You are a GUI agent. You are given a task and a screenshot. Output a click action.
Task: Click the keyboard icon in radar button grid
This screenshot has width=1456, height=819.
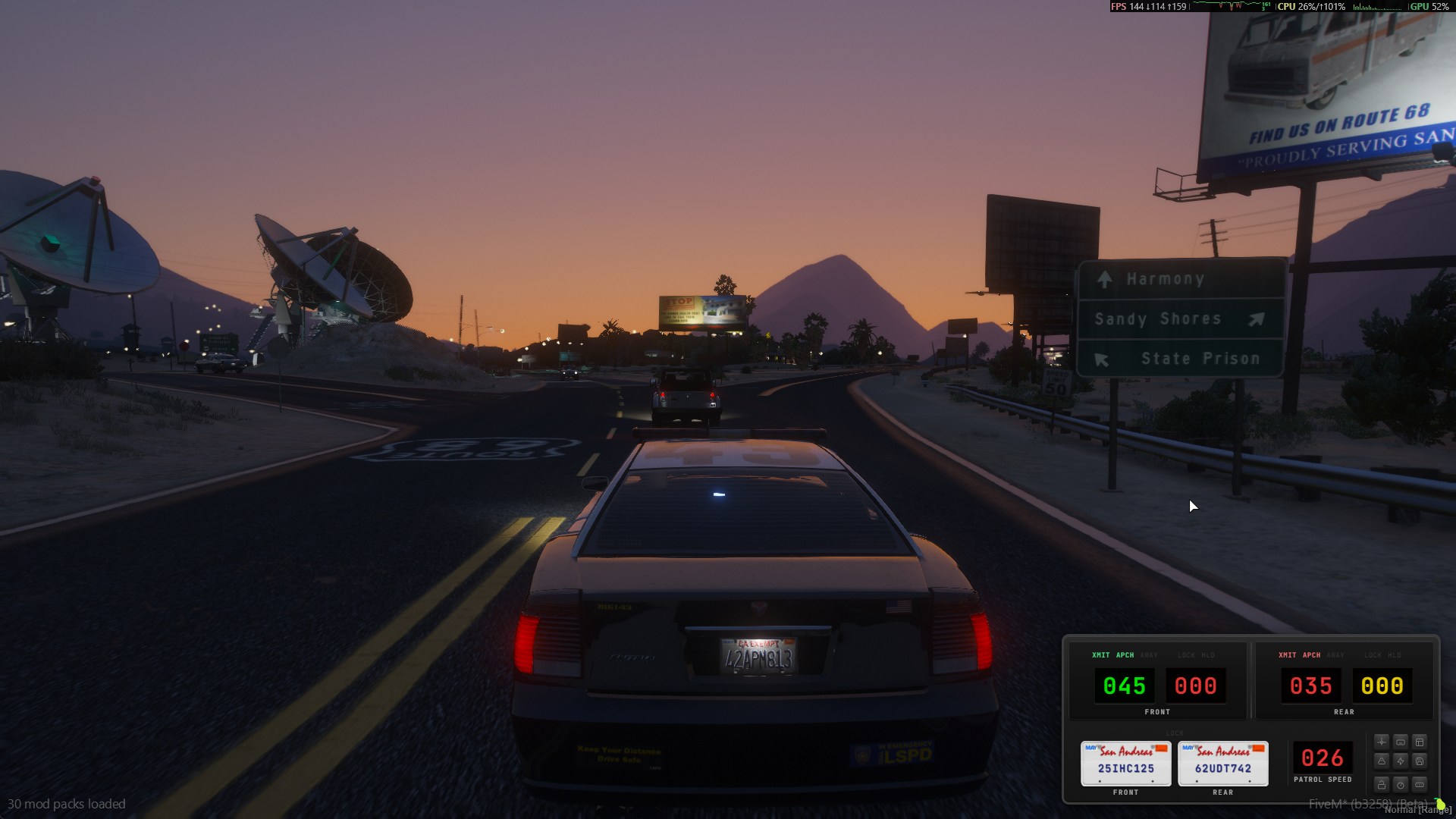coord(1420,784)
